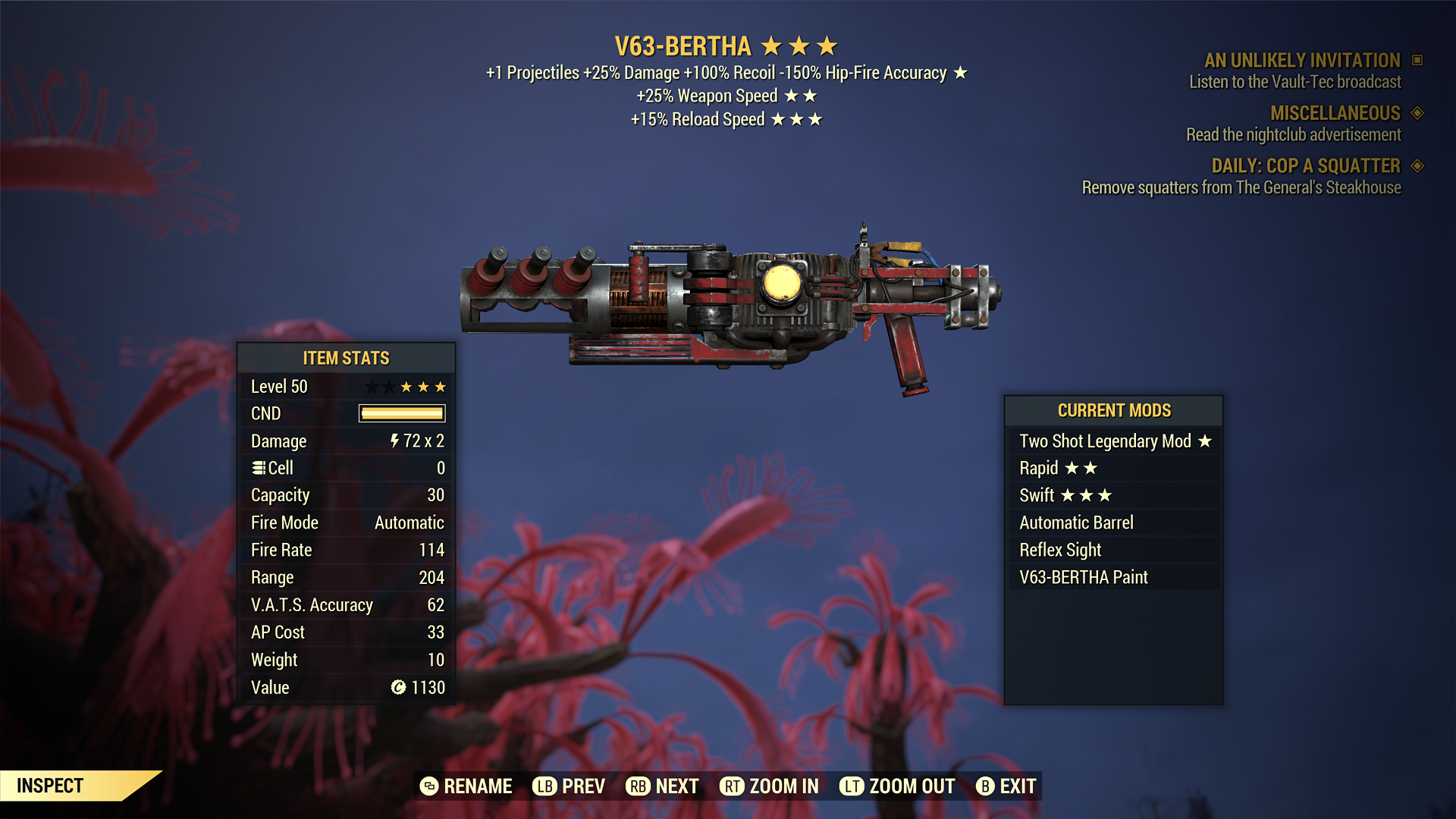1456x819 pixels.
Task: Choose Zoom Out on the weapon
Action: click(897, 786)
